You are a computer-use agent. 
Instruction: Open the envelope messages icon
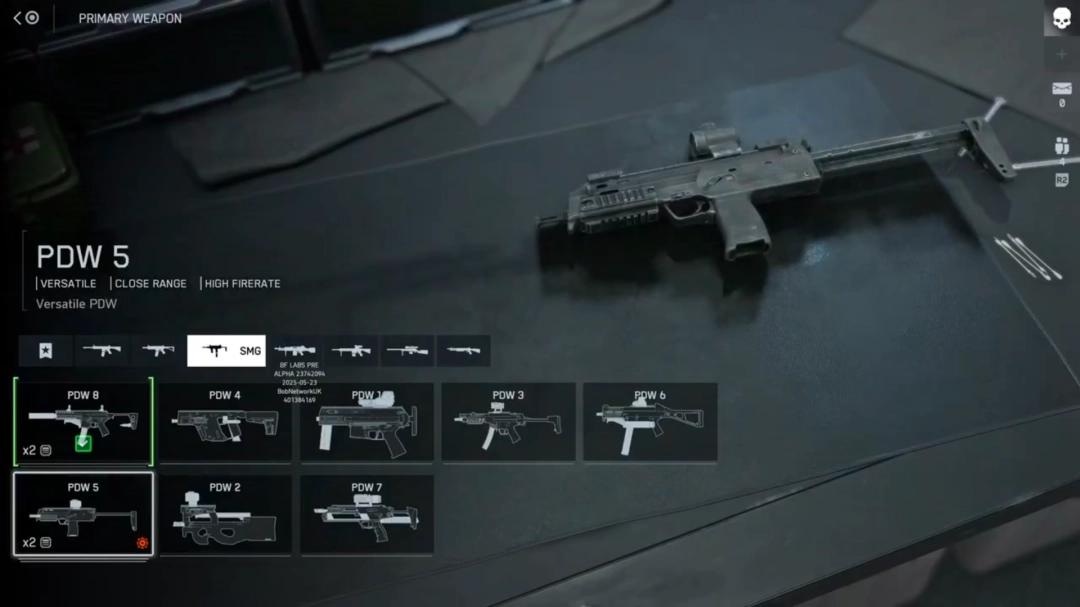click(x=1061, y=90)
